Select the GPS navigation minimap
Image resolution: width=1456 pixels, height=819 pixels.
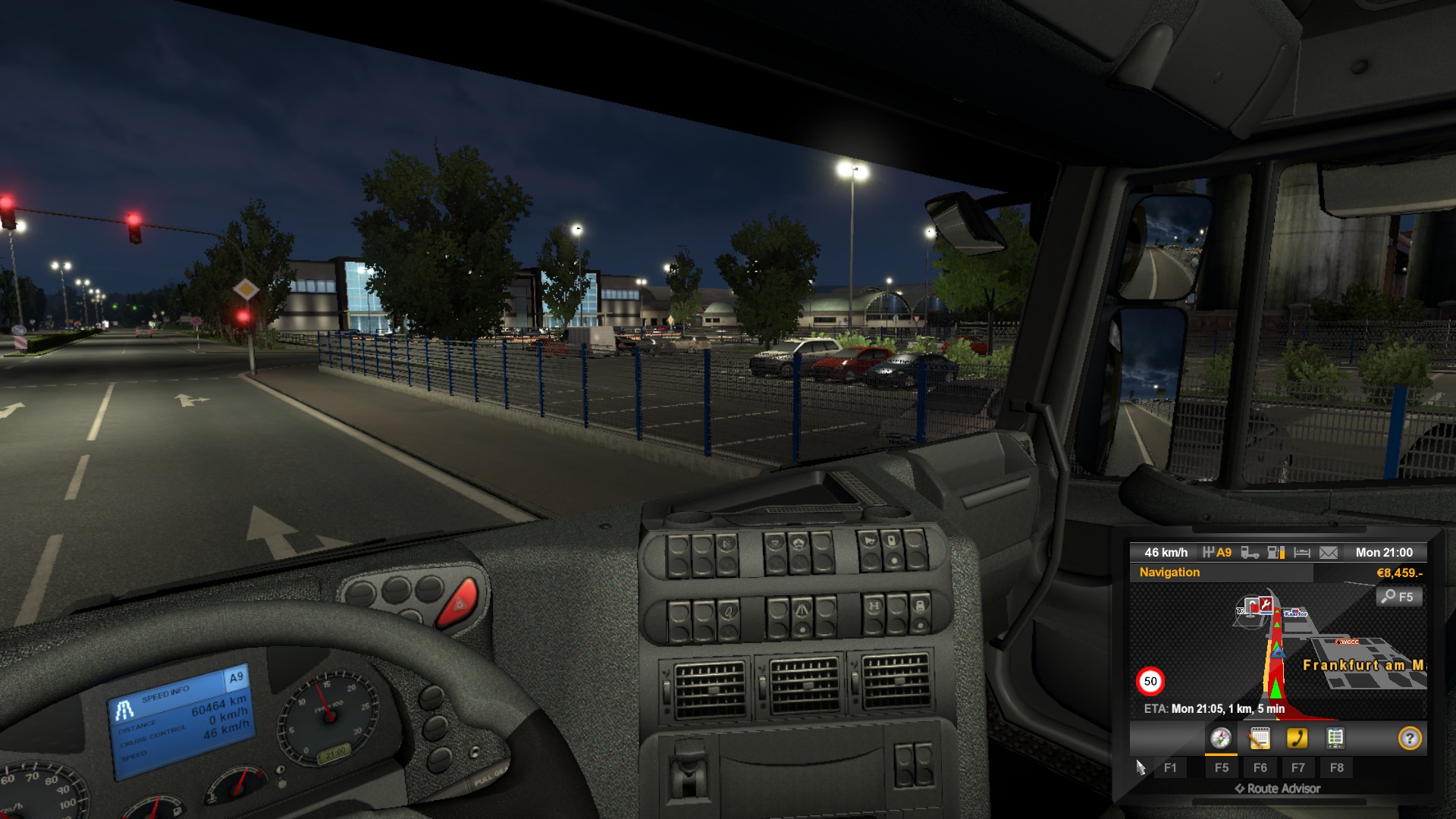point(1279,651)
